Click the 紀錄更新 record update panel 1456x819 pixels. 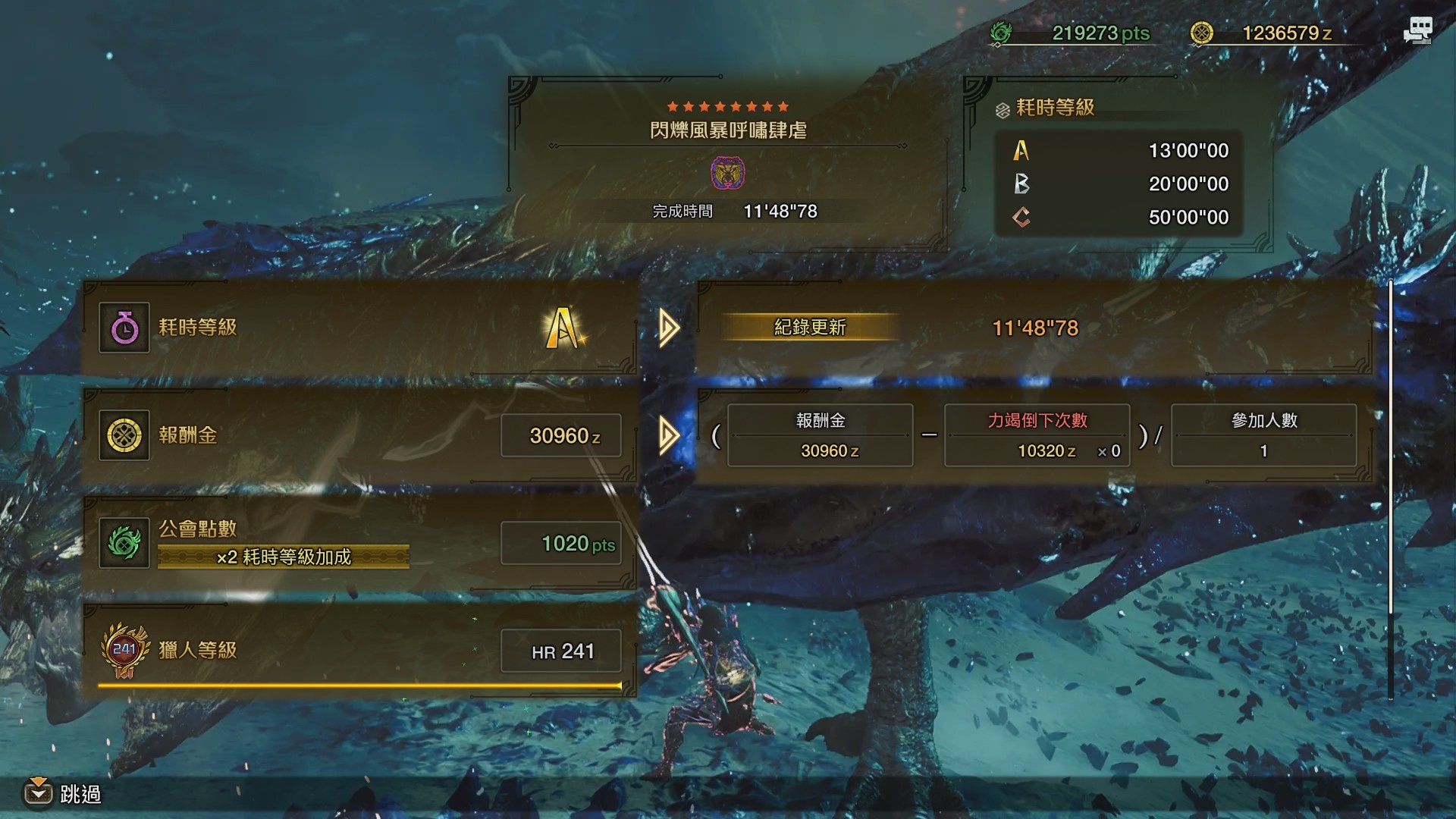click(x=1034, y=328)
